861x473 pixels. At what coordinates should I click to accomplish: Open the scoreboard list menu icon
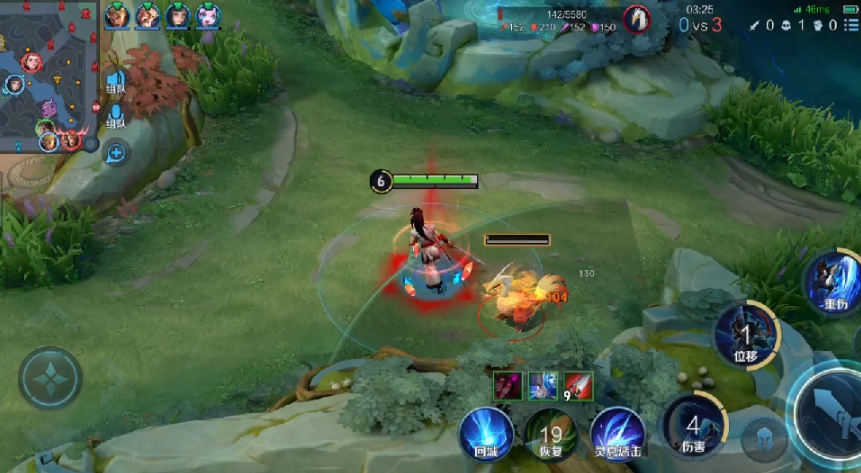click(849, 25)
